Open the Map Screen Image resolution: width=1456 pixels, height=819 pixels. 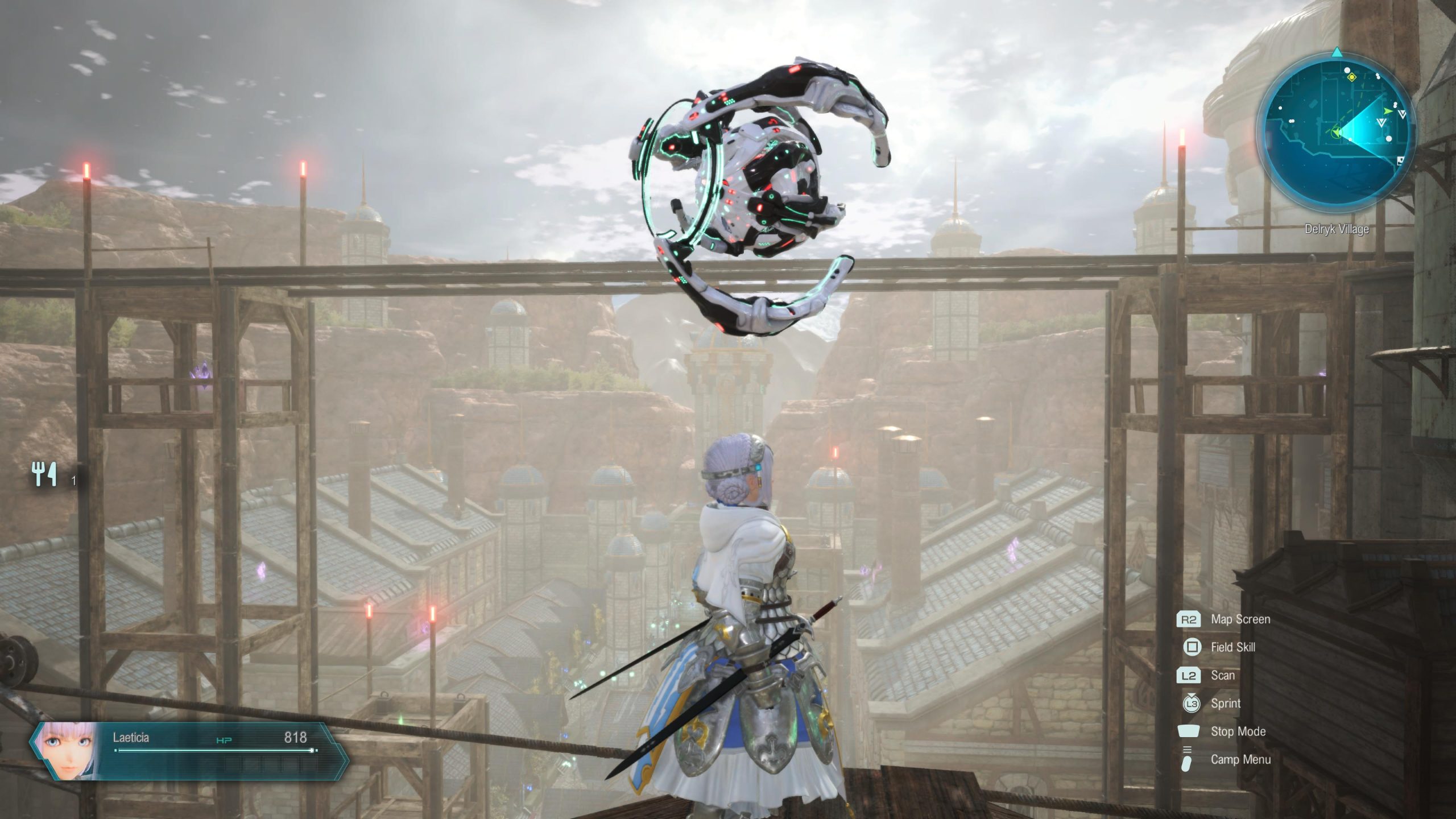(x=1241, y=619)
